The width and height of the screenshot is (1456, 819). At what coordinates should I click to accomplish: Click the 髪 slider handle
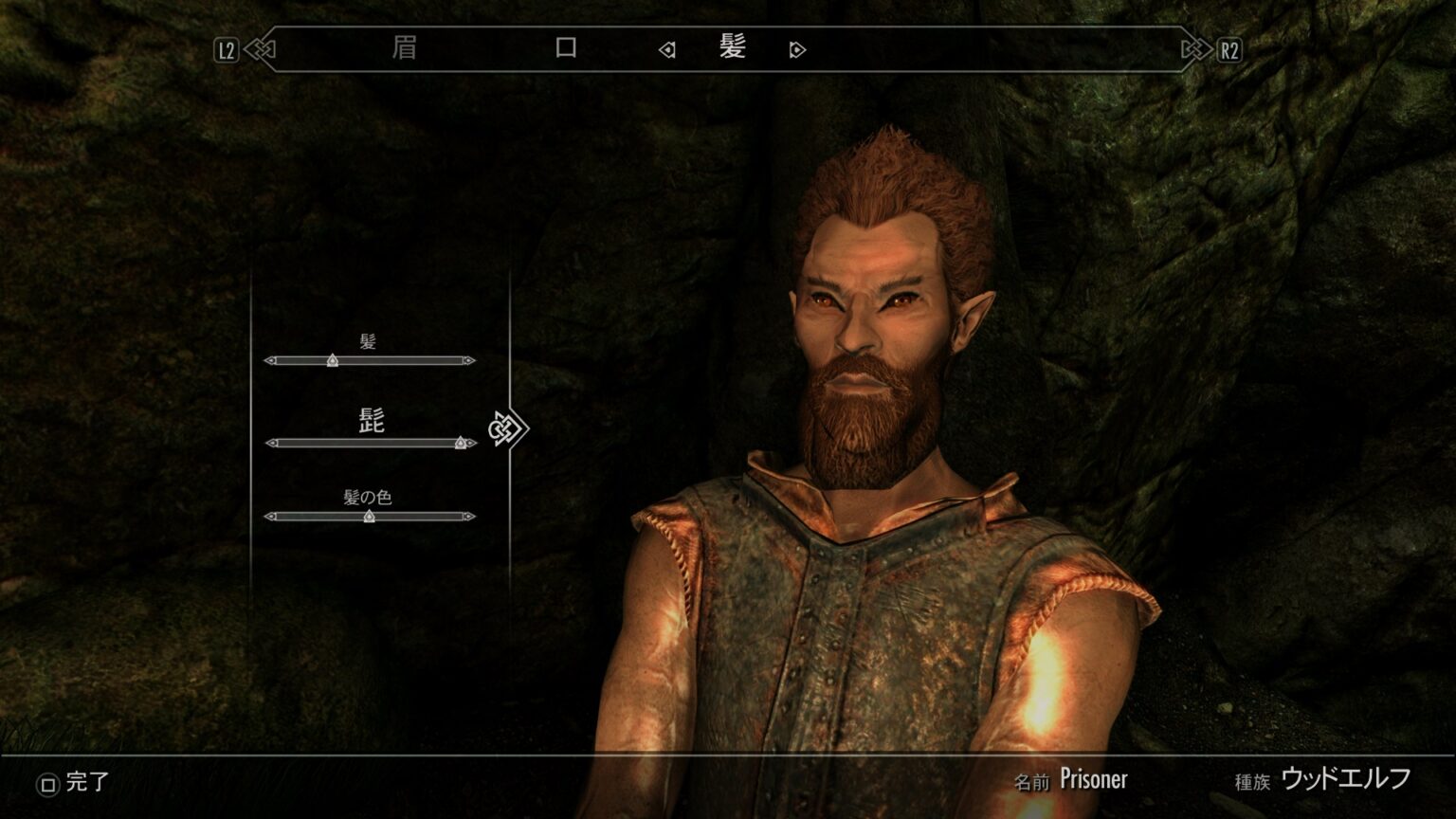pos(331,361)
